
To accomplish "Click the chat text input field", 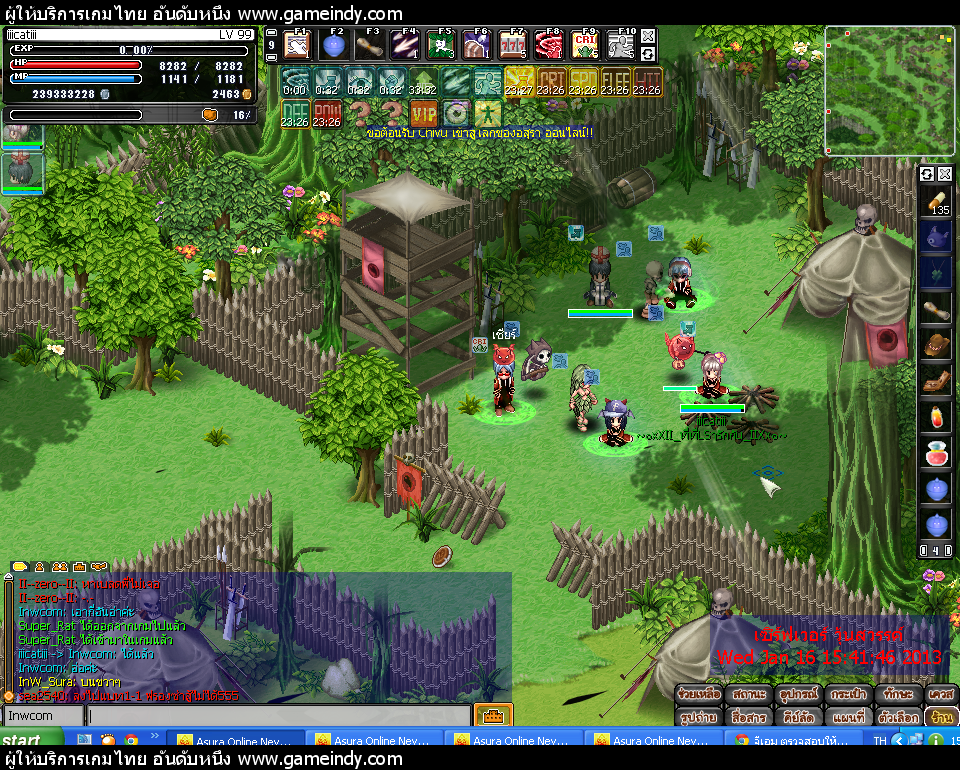I will click(278, 716).
